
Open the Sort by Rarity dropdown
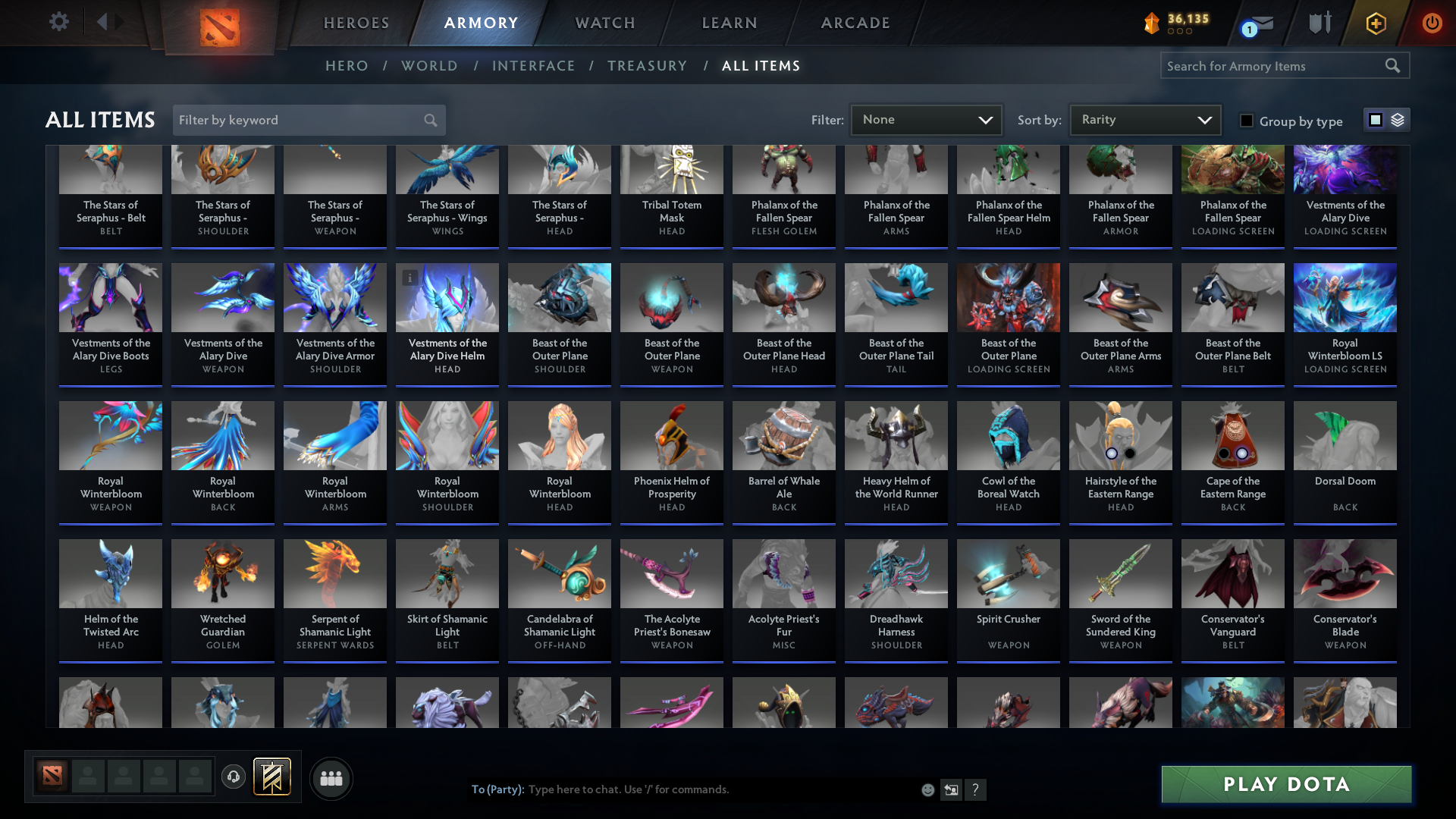(x=1144, y=119)
